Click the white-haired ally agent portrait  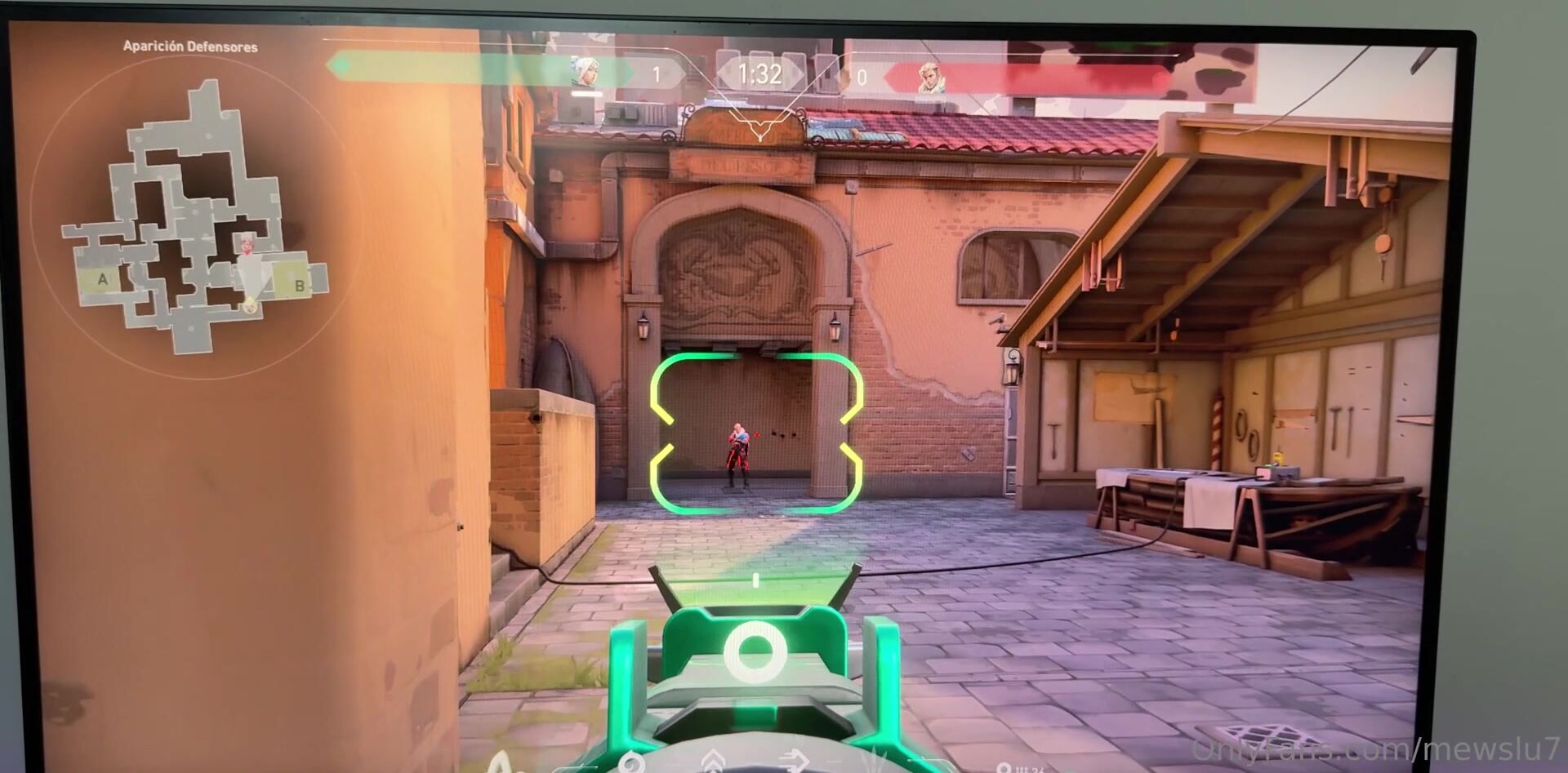click(586, 74)
